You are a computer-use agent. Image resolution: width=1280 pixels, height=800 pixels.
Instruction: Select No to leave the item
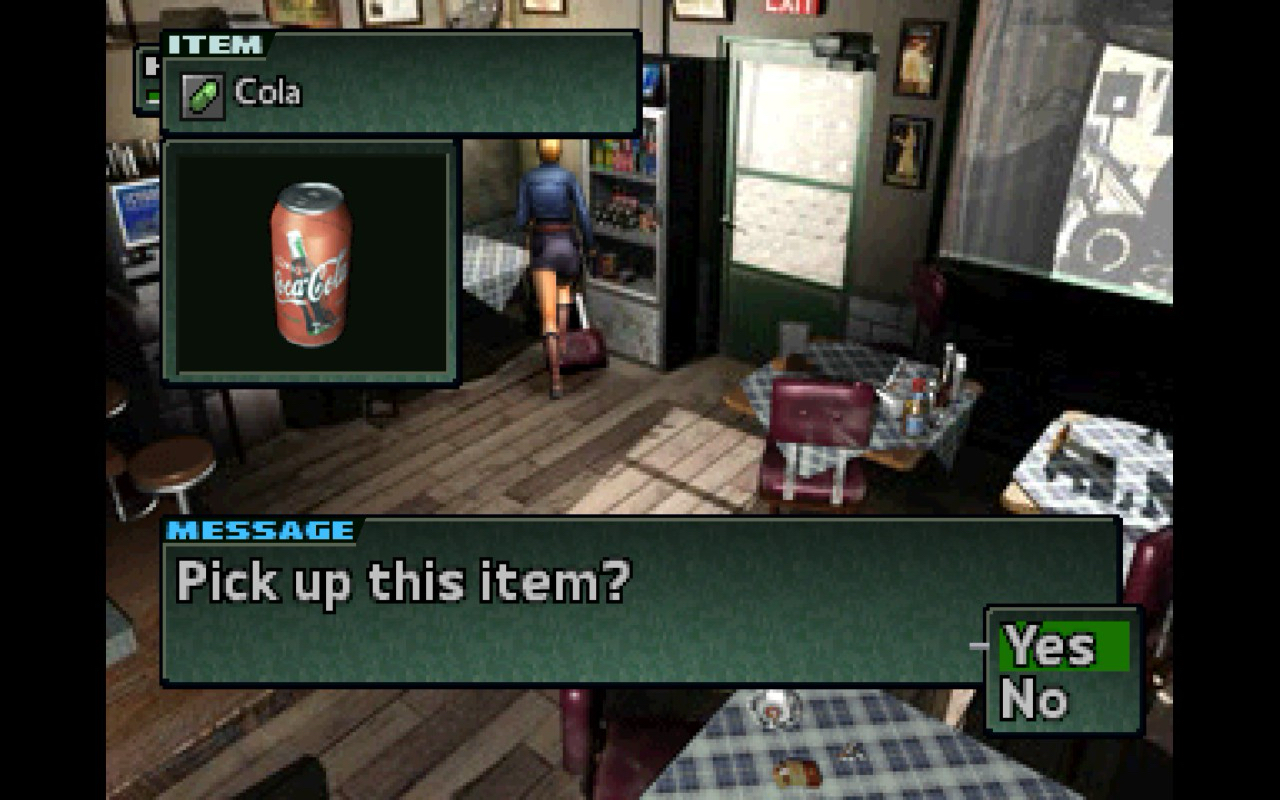(x=1034, y=699)
